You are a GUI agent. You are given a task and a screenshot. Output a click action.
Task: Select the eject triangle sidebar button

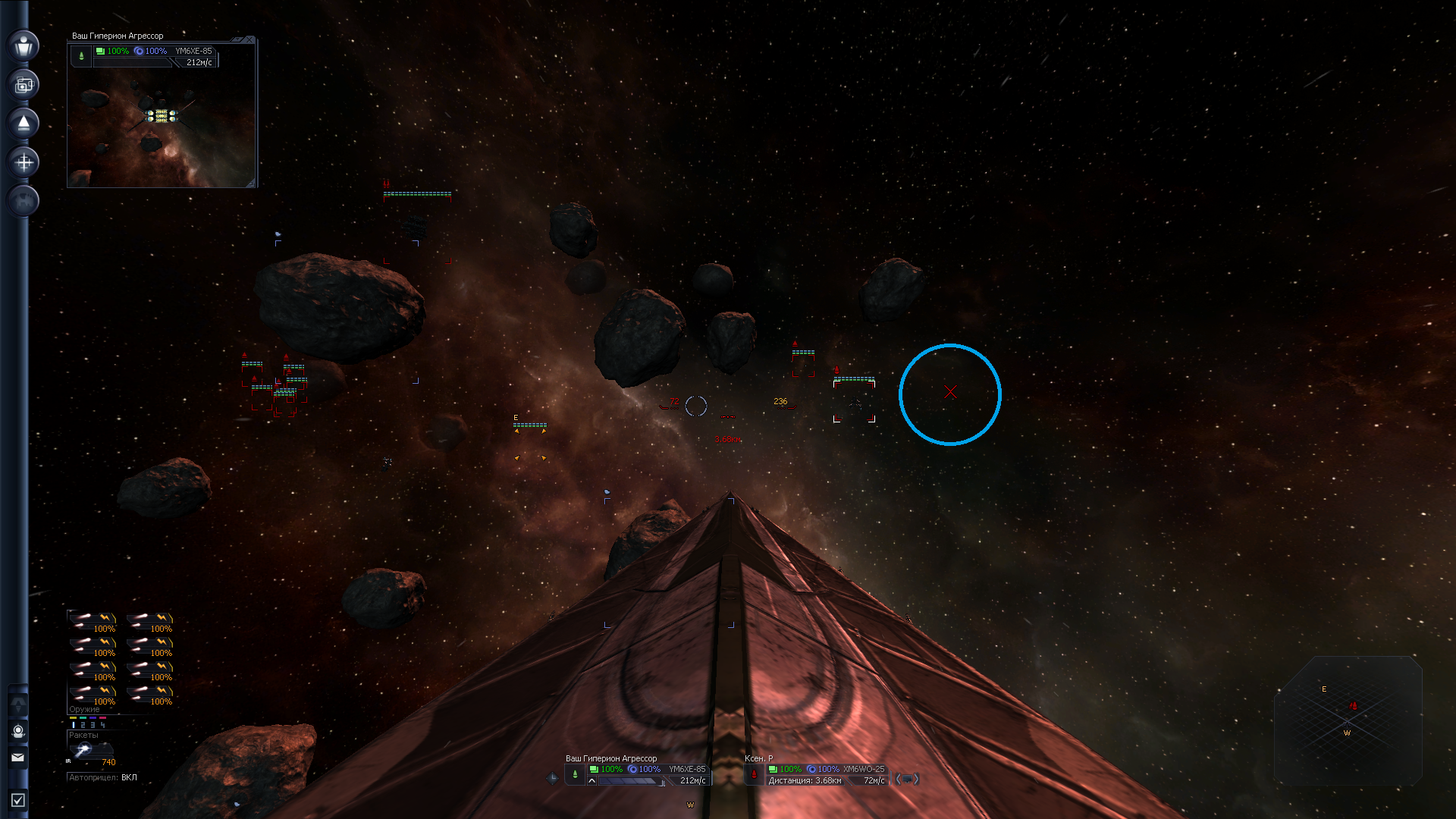click(24, 123)
